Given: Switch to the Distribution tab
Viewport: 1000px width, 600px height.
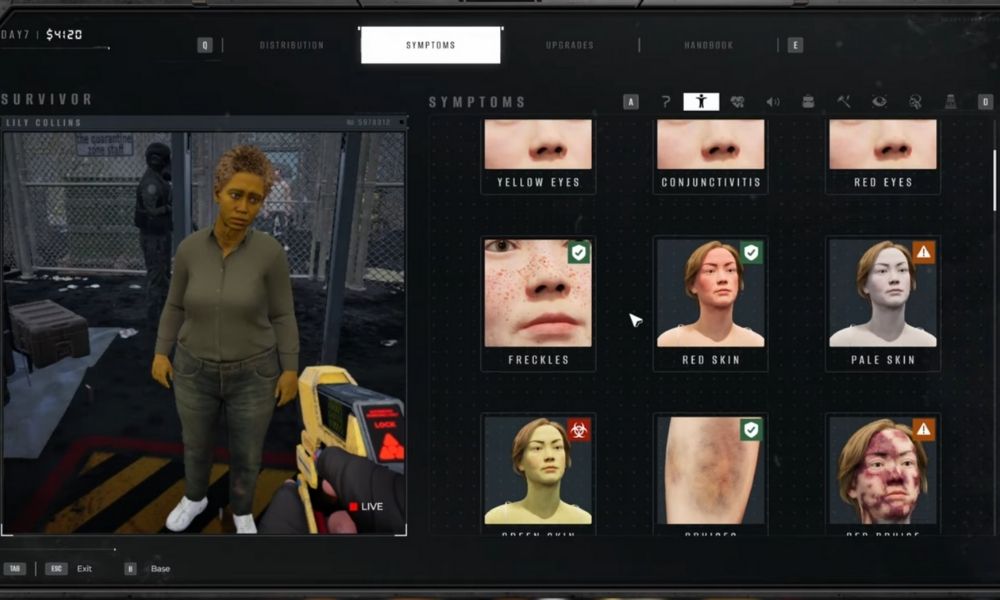Looking at the screenshot, I should [x=291, y=45].
